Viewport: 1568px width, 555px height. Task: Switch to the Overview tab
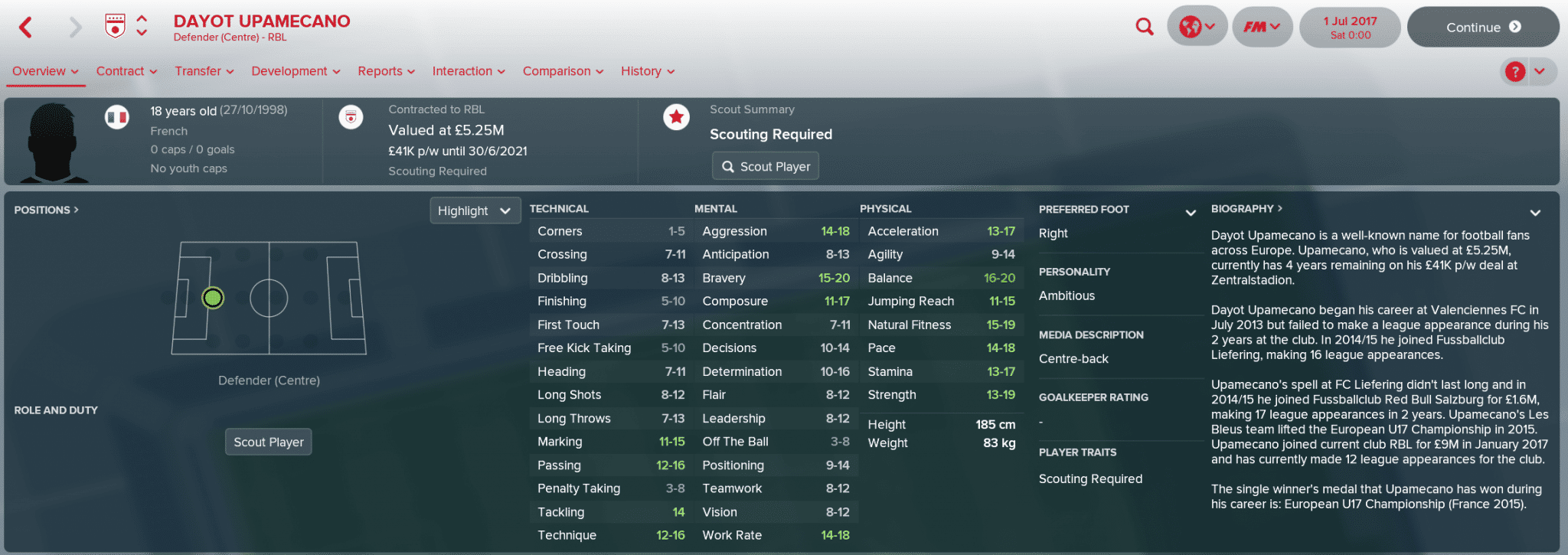tap(45, 71)
